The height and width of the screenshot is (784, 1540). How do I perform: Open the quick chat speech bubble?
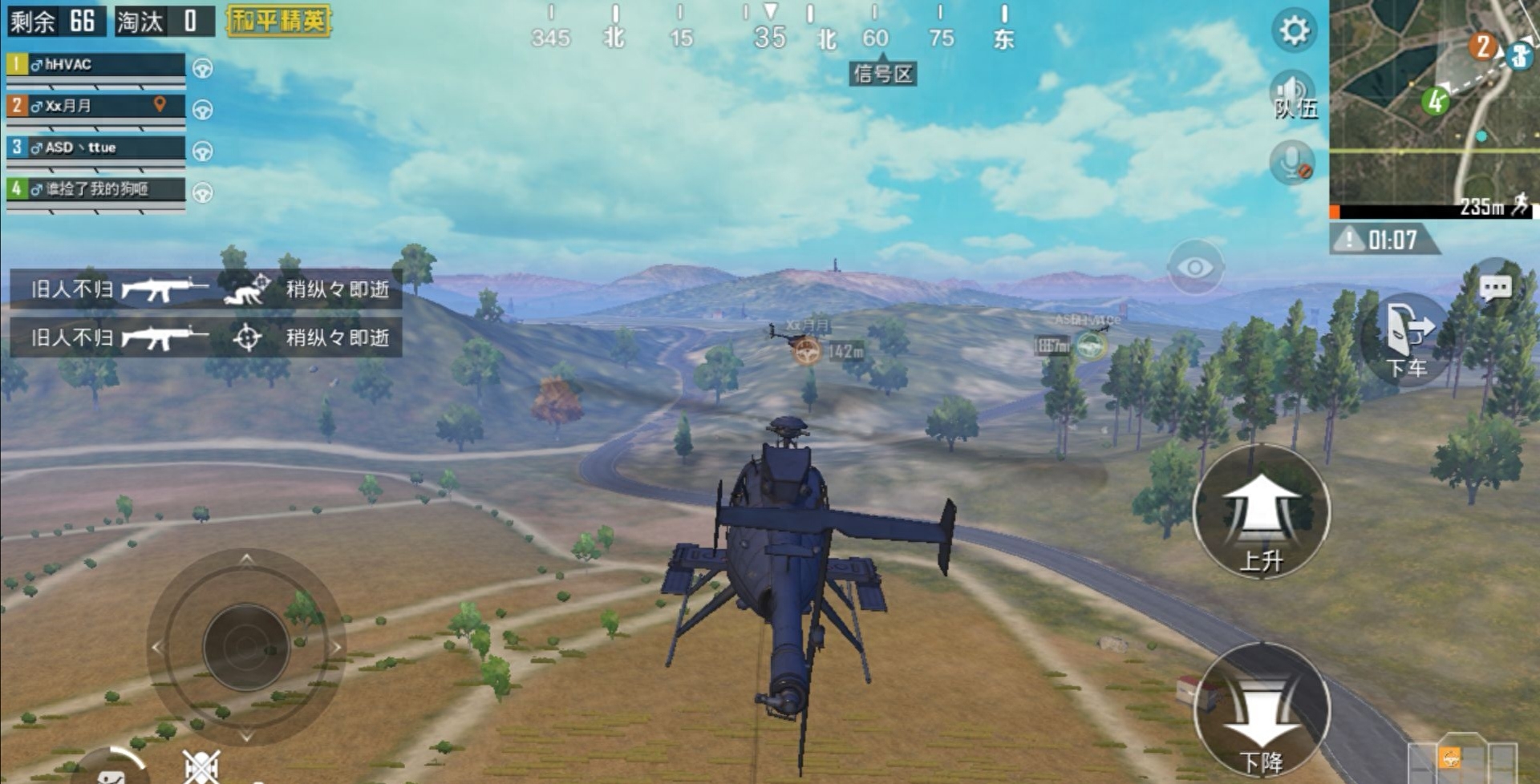[x=1495, y=288]
